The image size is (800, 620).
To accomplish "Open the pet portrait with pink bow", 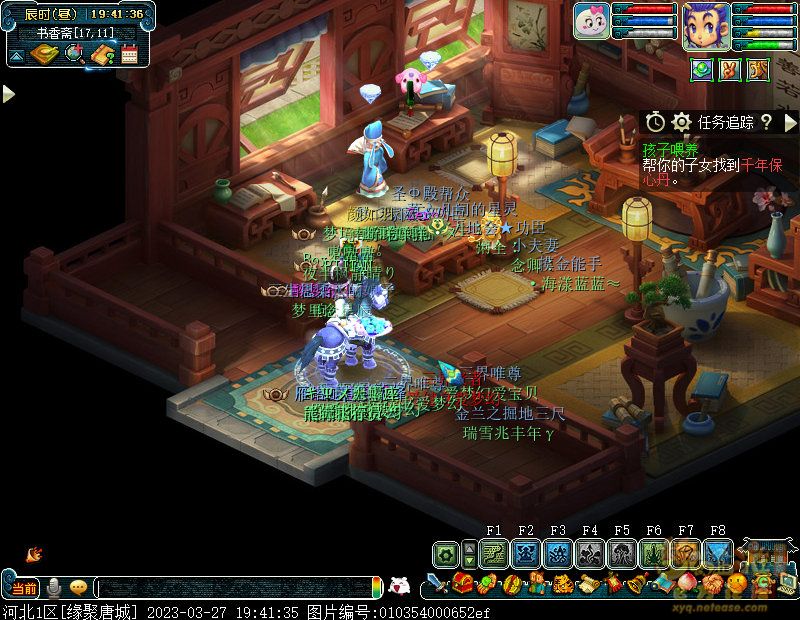I will (x=590, y=22).
